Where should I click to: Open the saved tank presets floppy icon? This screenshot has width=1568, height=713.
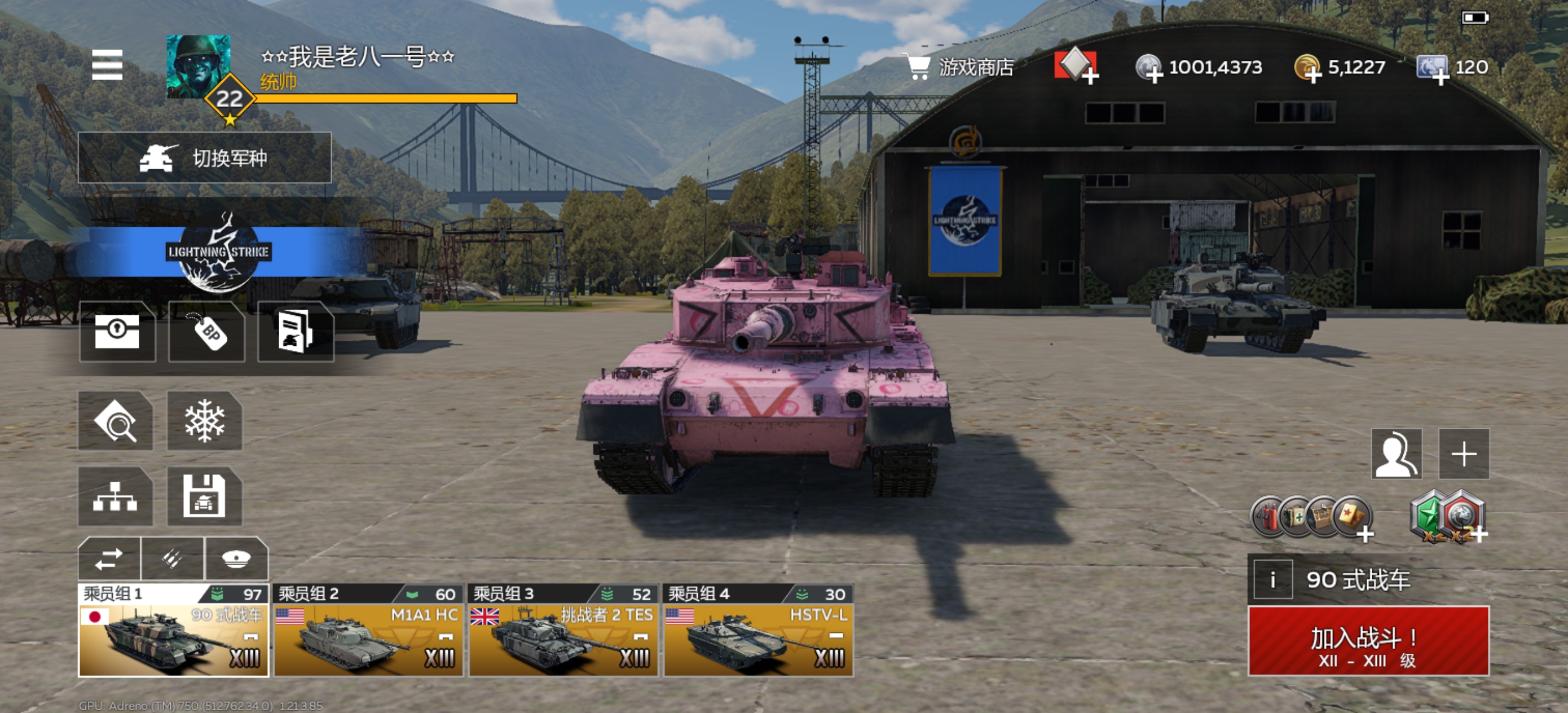(x=205, y=496)
